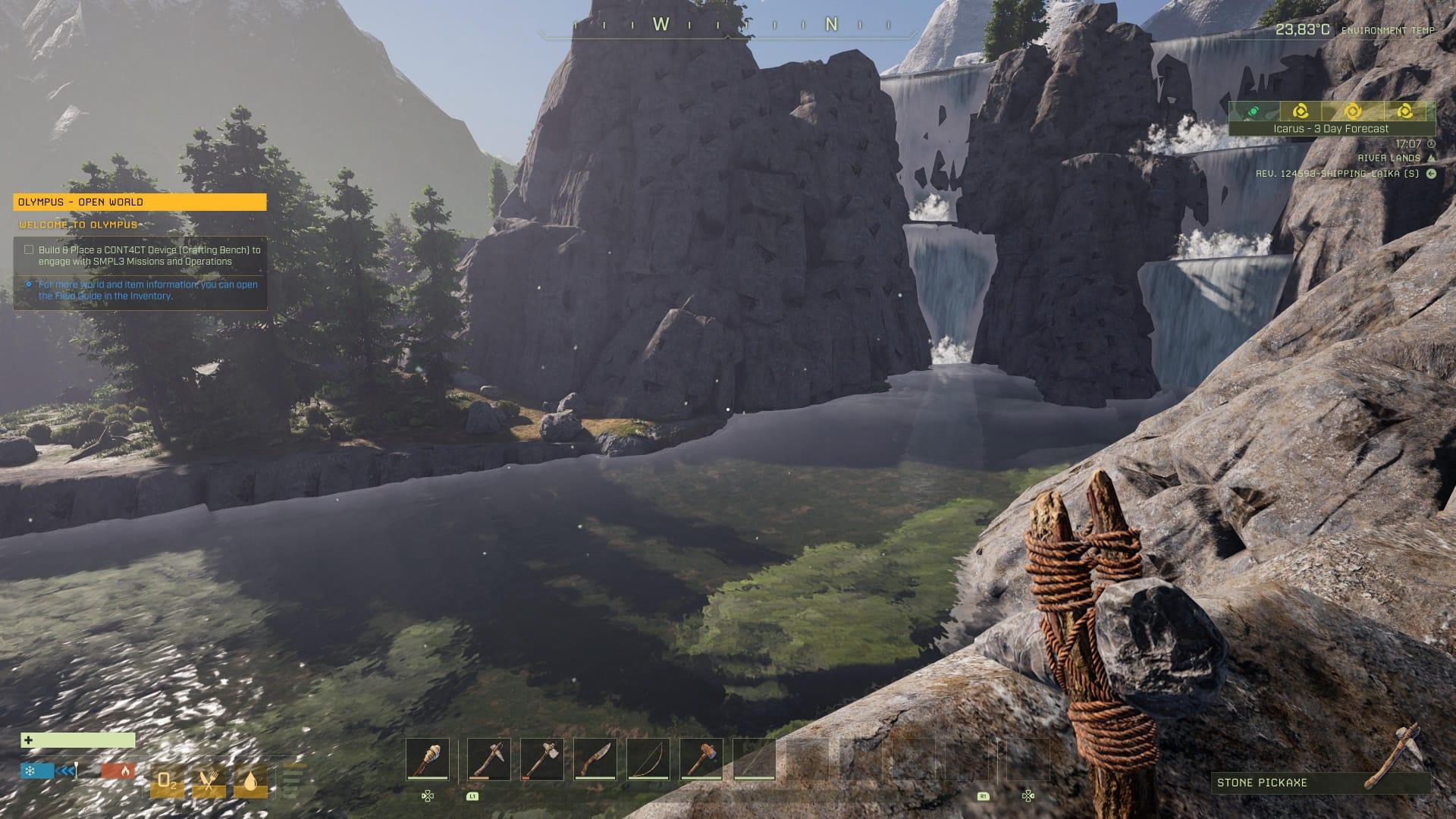Equip the wooden bow slot
This screenshot has width=1456, height=819.
pos(648,758)
